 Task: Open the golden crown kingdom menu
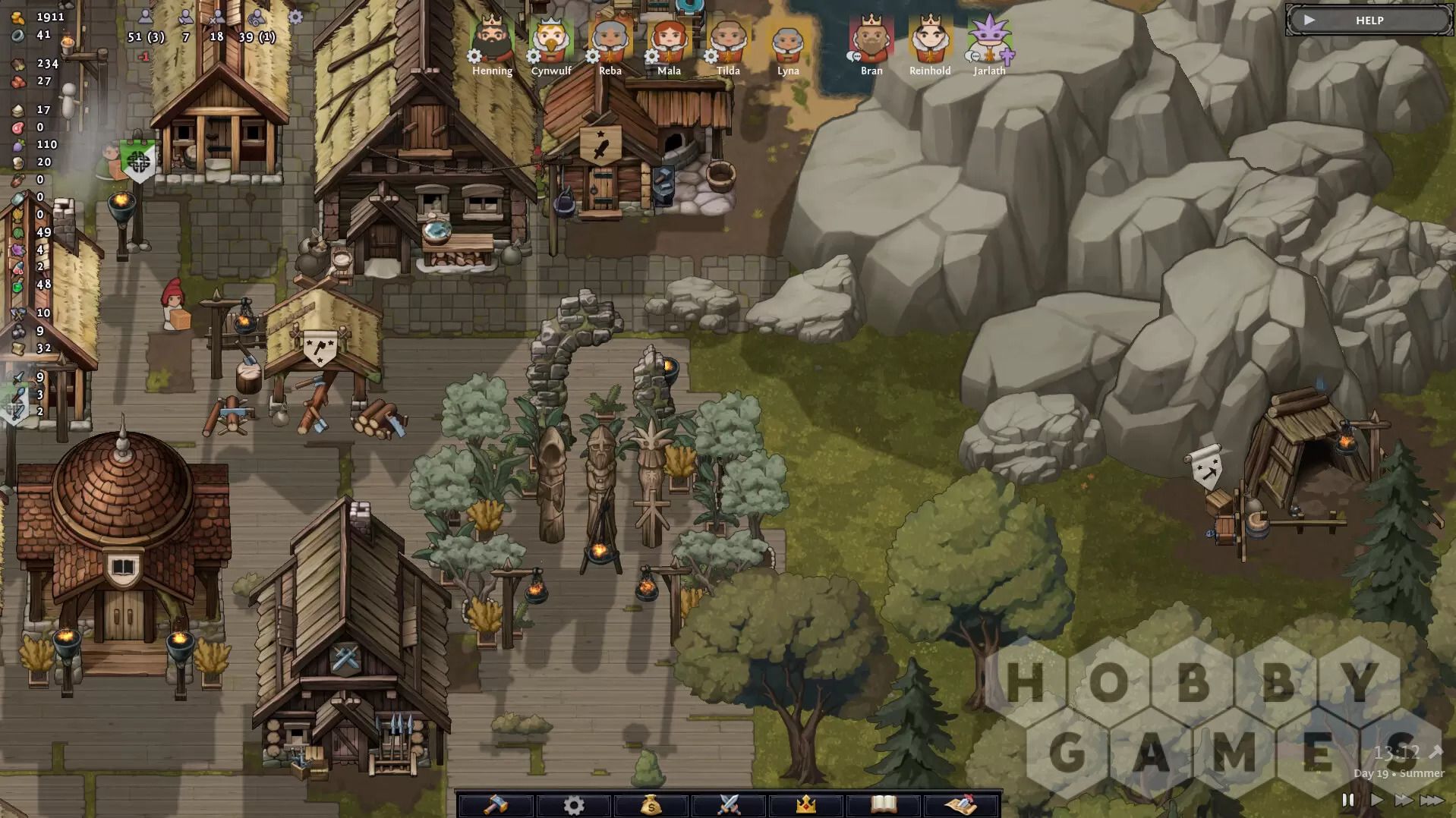point(806,804)
